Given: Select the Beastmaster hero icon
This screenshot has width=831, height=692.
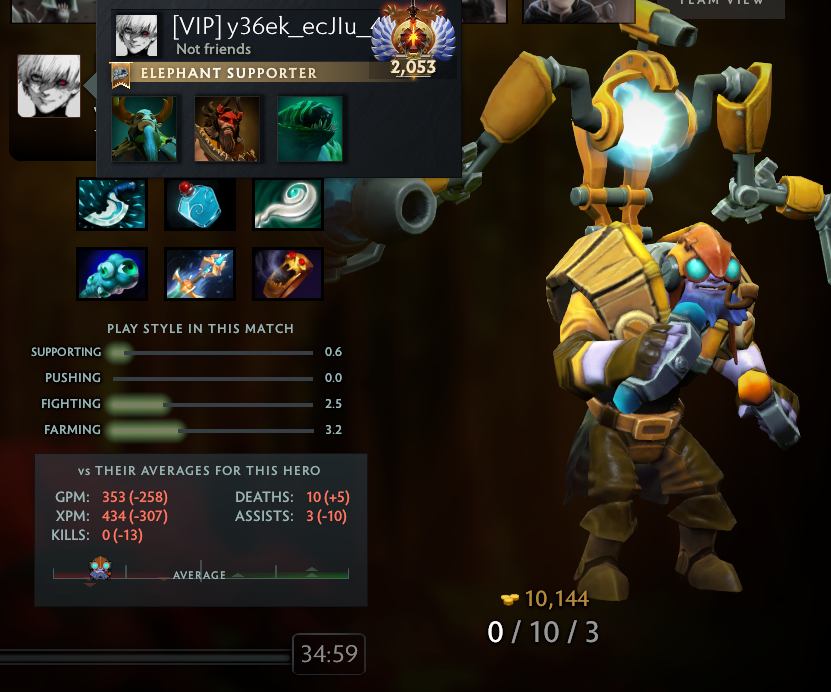Looking at the screenshot, I should (x=227, y=129).
